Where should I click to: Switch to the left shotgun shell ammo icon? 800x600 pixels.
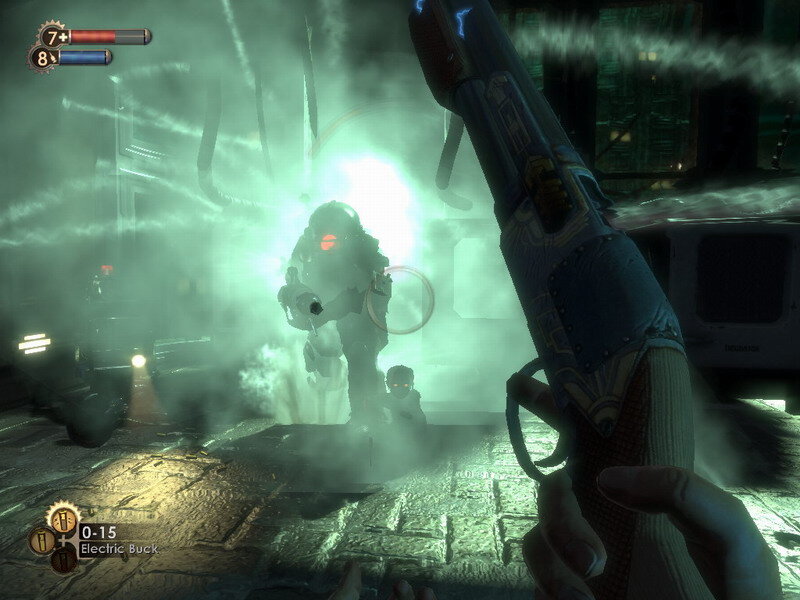click(x=41, y=541)
